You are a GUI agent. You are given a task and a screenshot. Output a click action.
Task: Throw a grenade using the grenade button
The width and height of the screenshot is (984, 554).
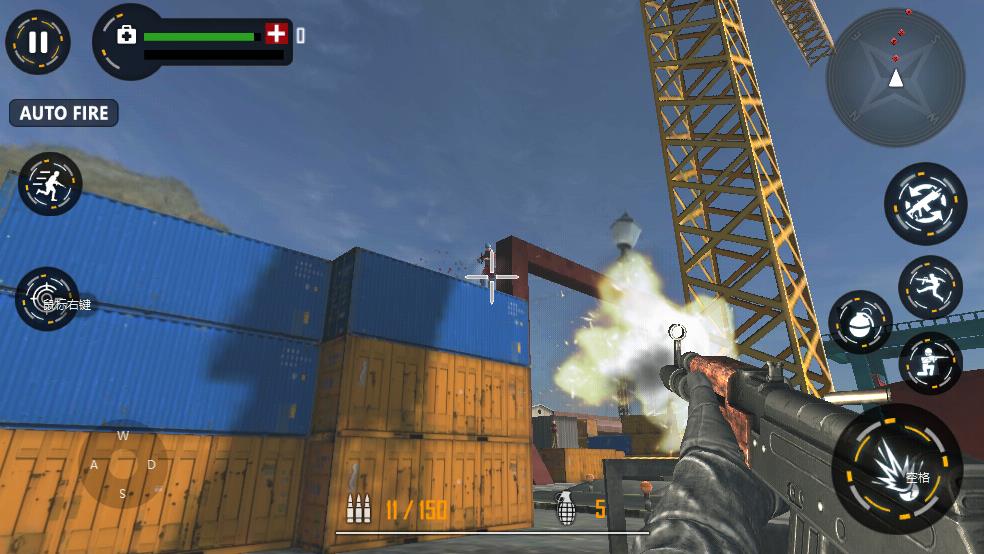click(860, 323)
